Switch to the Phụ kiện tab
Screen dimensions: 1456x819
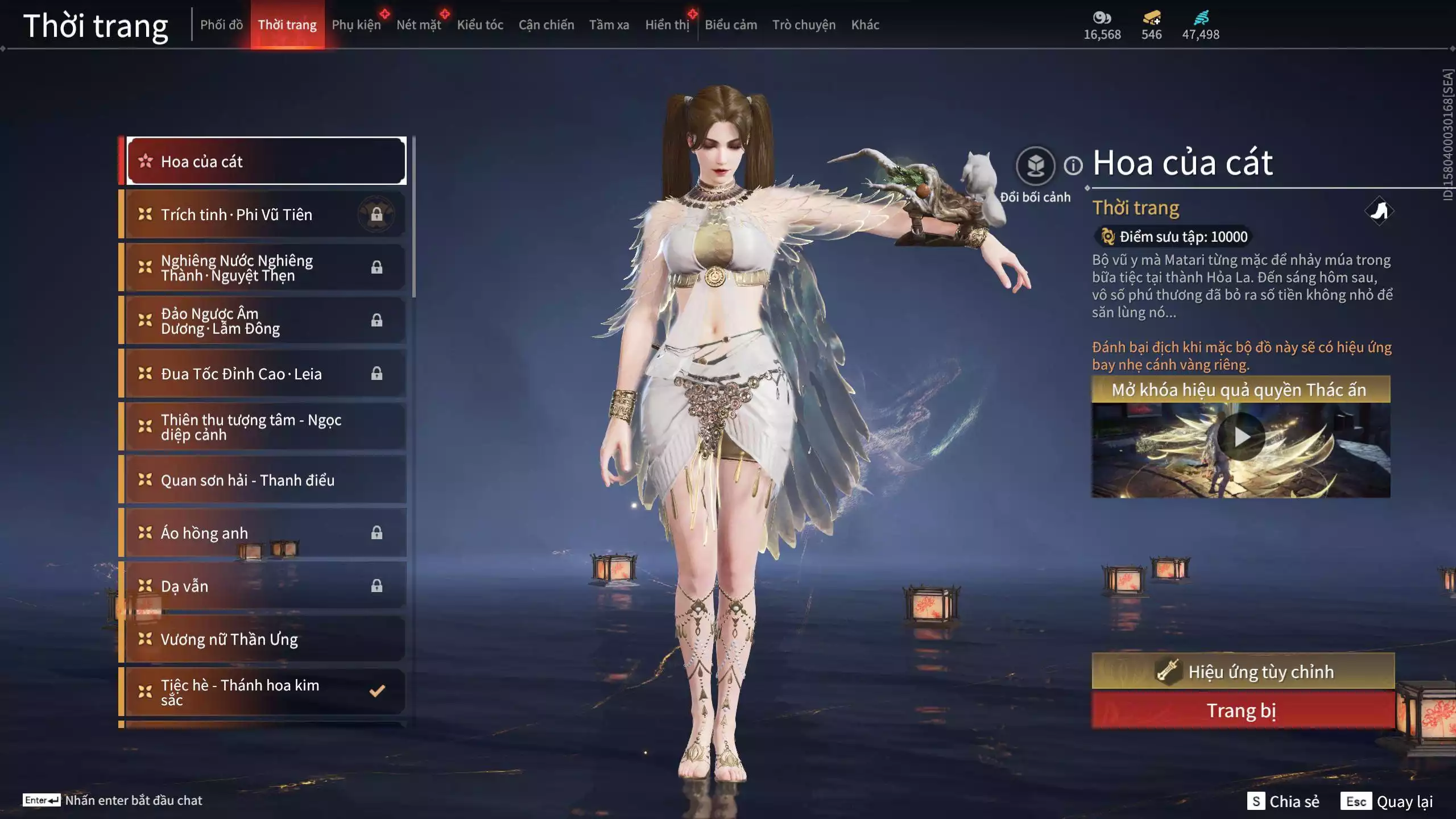pos(358,24)
